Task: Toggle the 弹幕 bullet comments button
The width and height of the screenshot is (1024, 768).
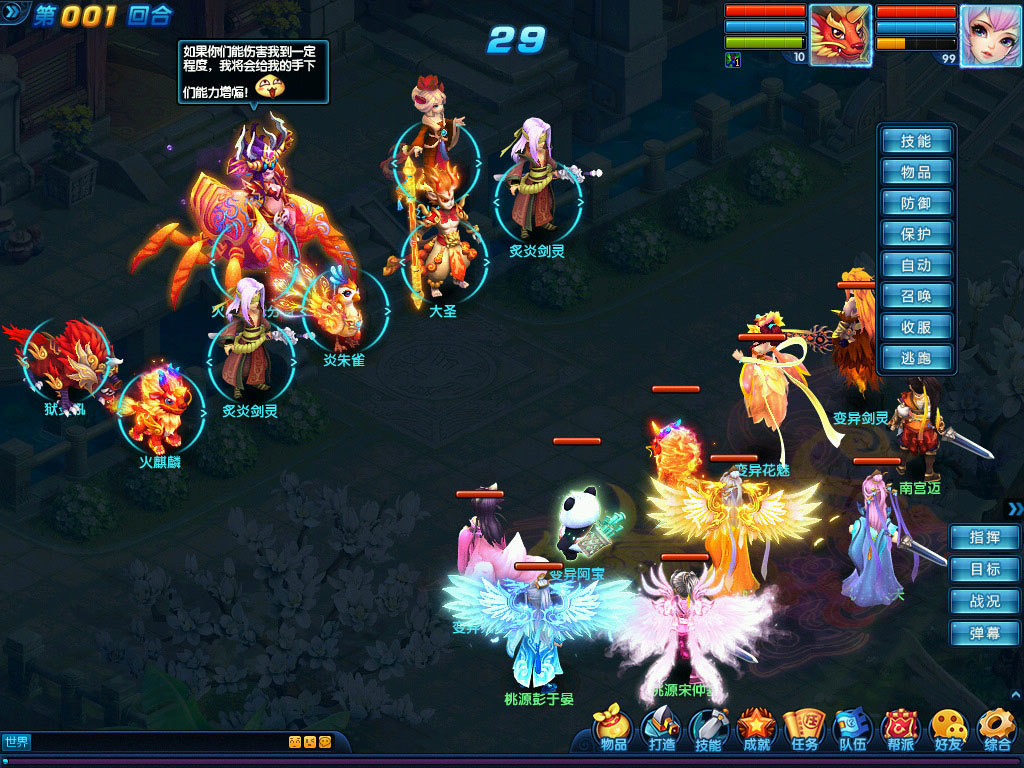Action: 984,633
